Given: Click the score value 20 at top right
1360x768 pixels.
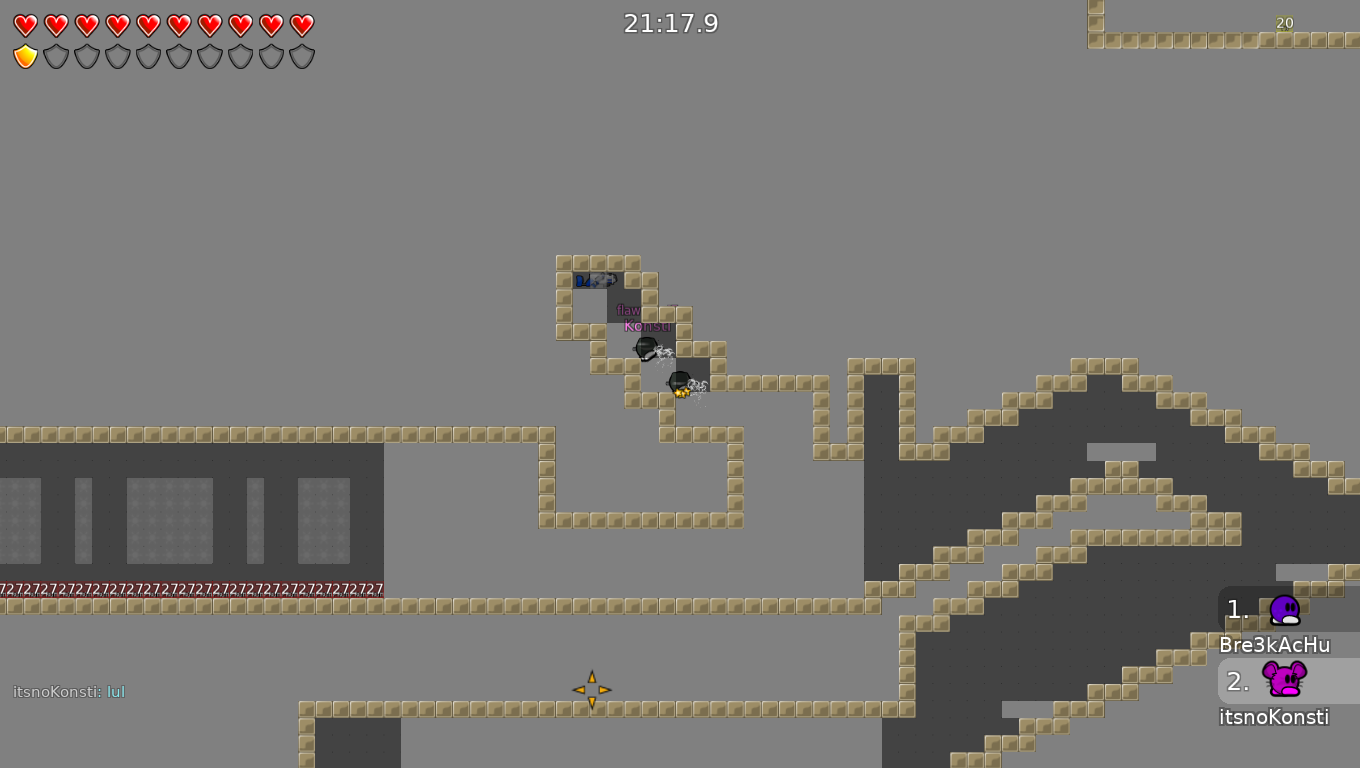Looking at the screenshot, I should (1284, 23).
